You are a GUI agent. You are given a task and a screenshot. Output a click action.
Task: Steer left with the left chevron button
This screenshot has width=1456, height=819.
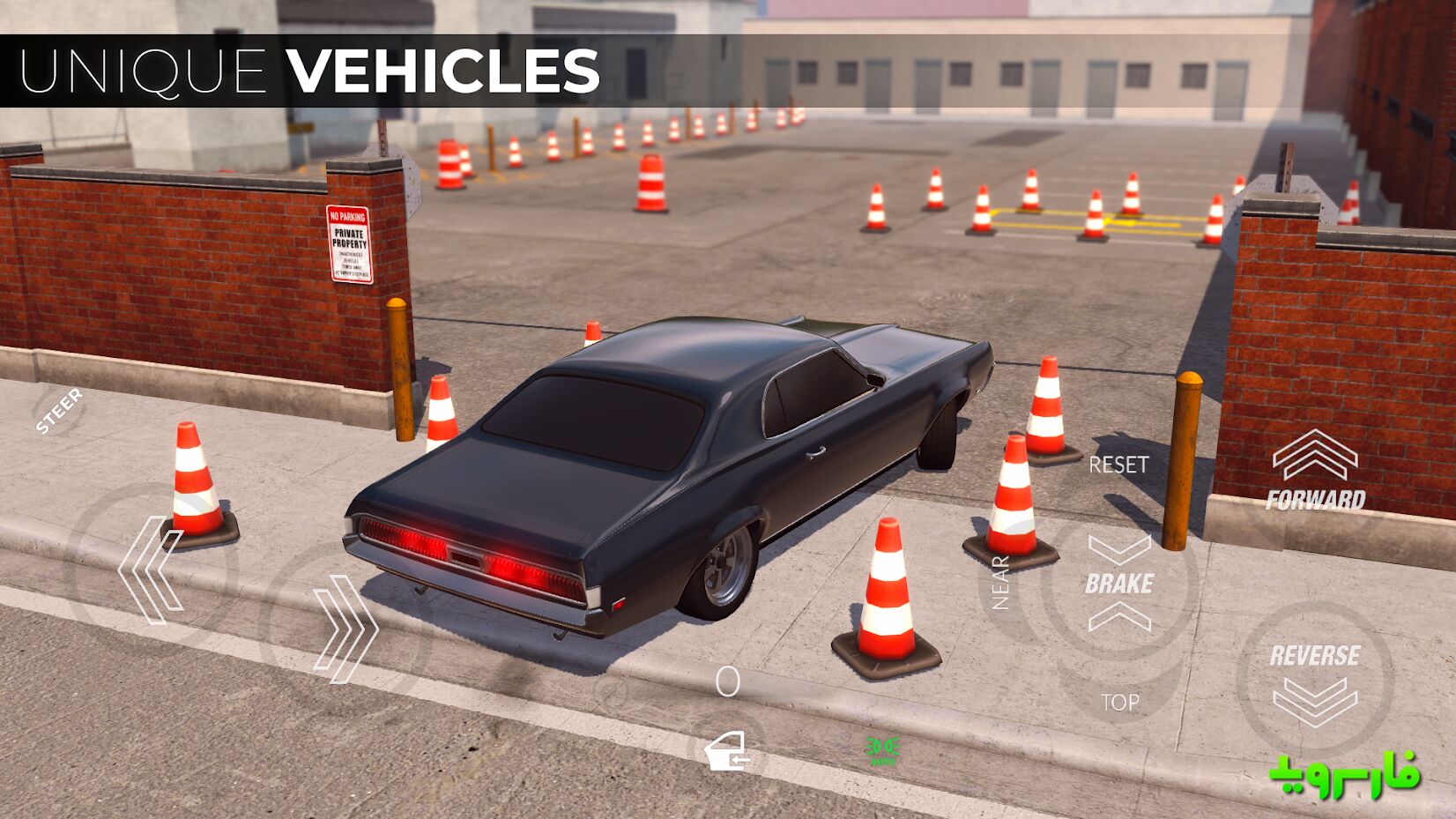pyautogui.click(x=150, y=570)
